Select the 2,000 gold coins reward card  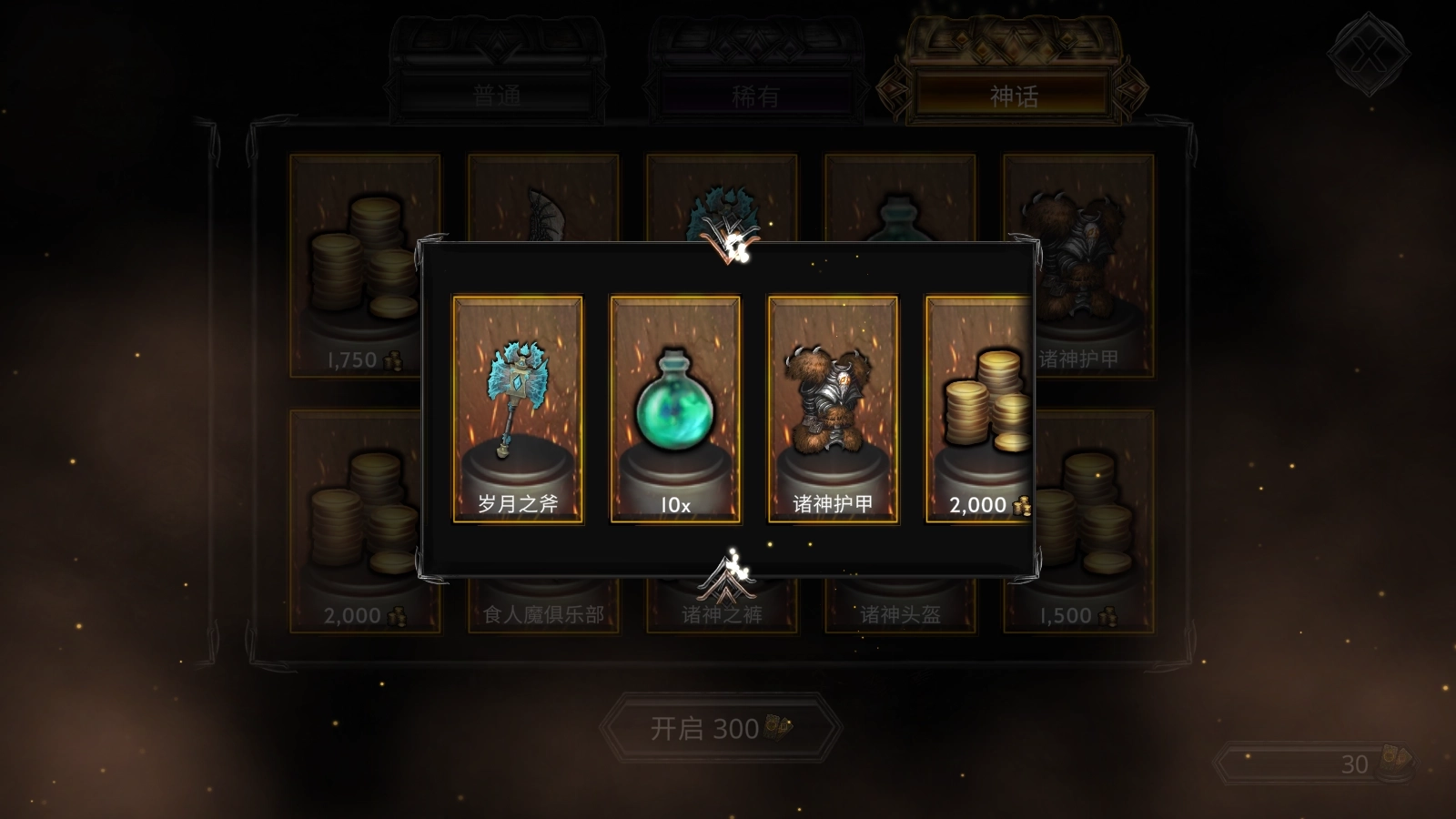(x=979, y=409)
